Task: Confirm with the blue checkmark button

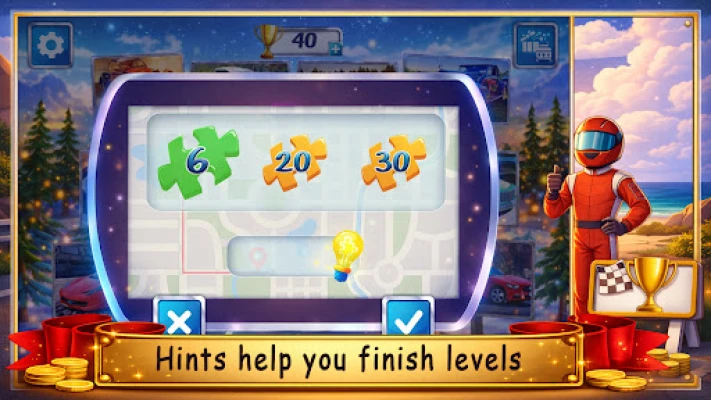Action: (408, 318)
